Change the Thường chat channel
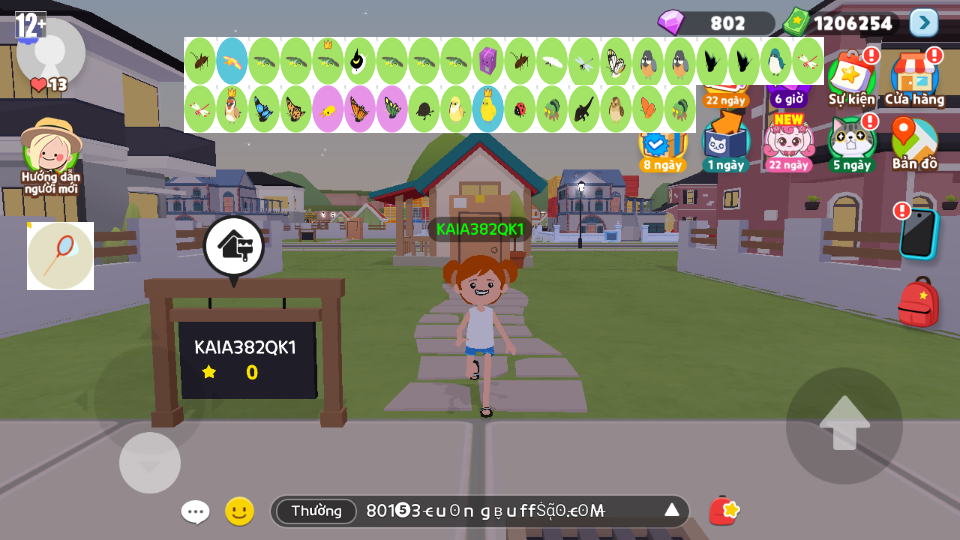Screen dimensions: 960x540 pos(316,511)
